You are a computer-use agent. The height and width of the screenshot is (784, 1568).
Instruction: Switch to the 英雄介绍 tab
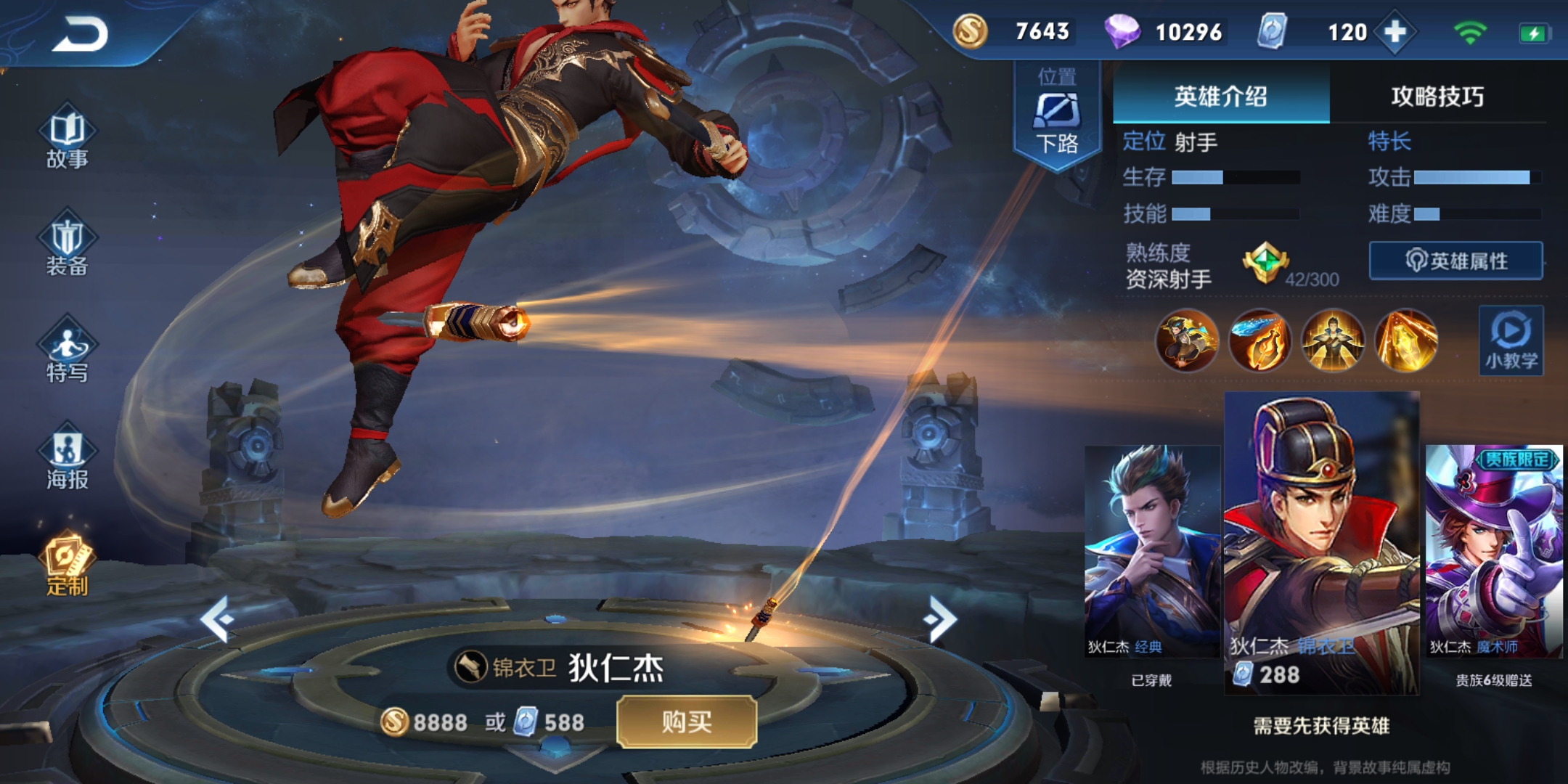pos(1220,97)
